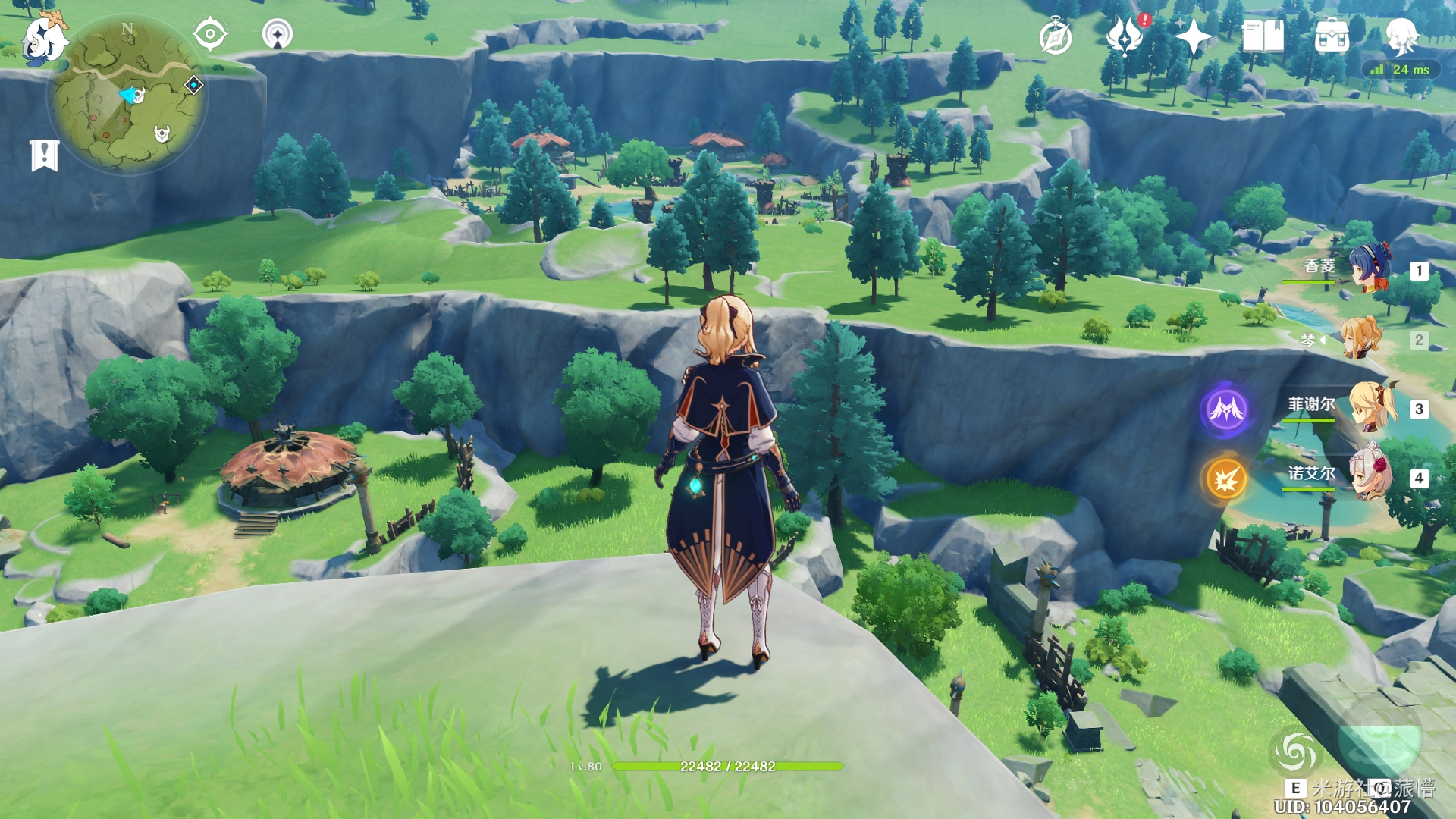Activate 诺艾尔's orange Geo burst icon
Screen dimensions: 1456x819
pyautogui.click(x=1225, y=479)
